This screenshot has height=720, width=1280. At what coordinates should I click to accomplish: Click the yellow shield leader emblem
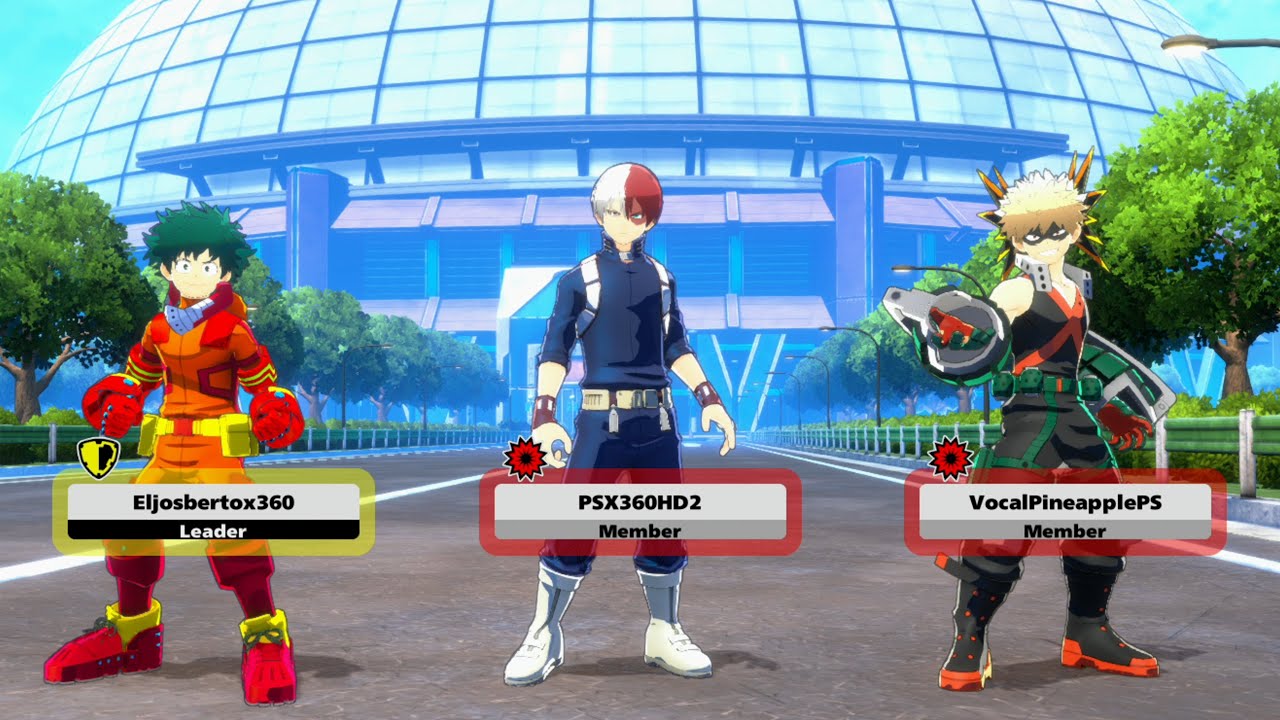coord(98,457)
